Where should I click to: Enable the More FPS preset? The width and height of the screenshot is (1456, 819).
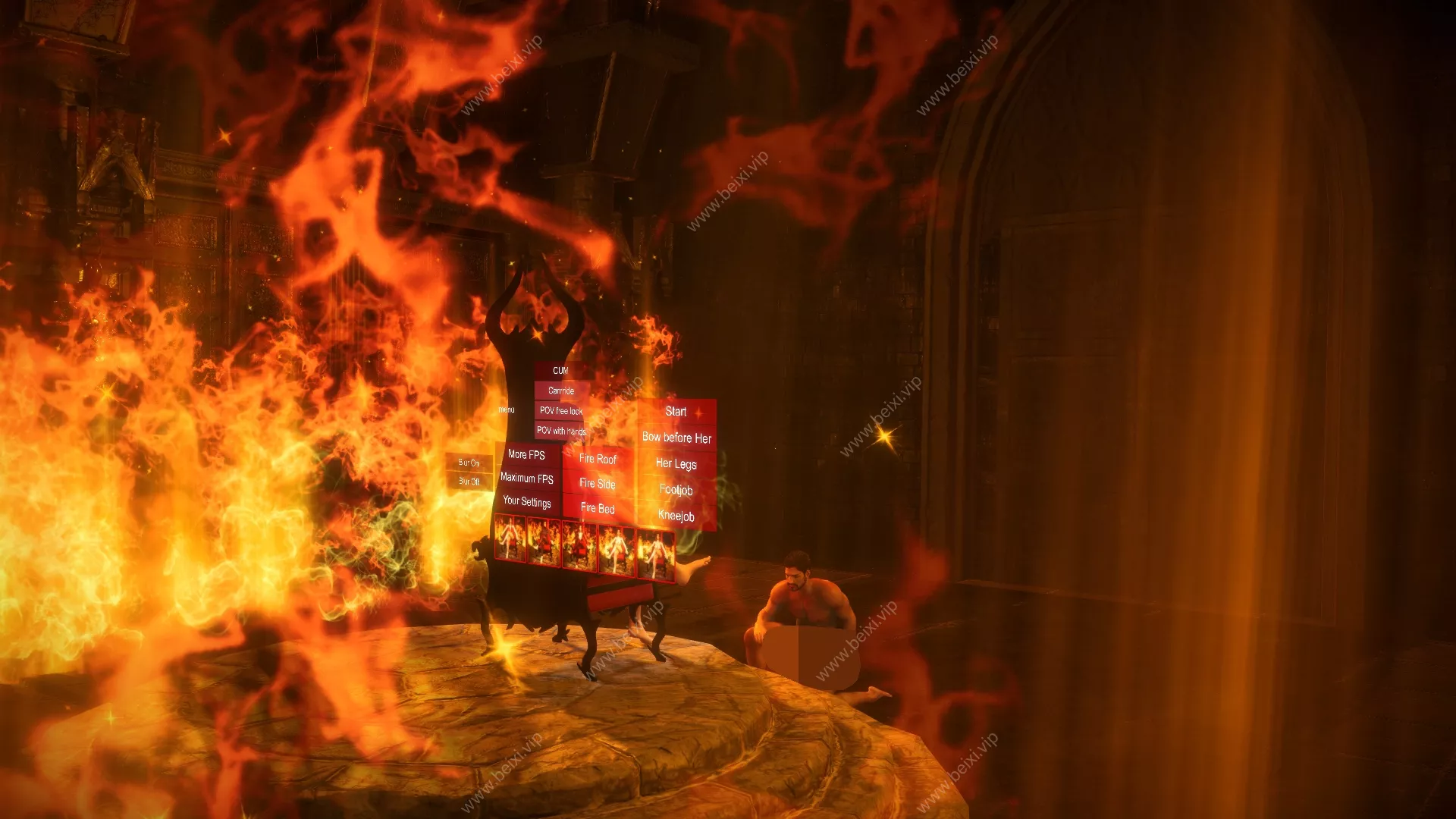(526, 454)
